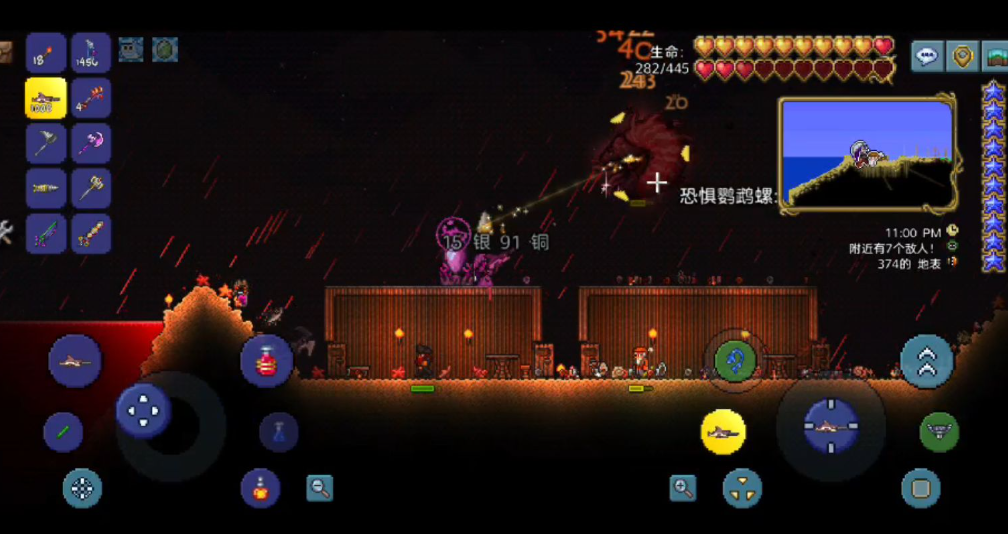Activate the grappling hook button

coord(734,358)
